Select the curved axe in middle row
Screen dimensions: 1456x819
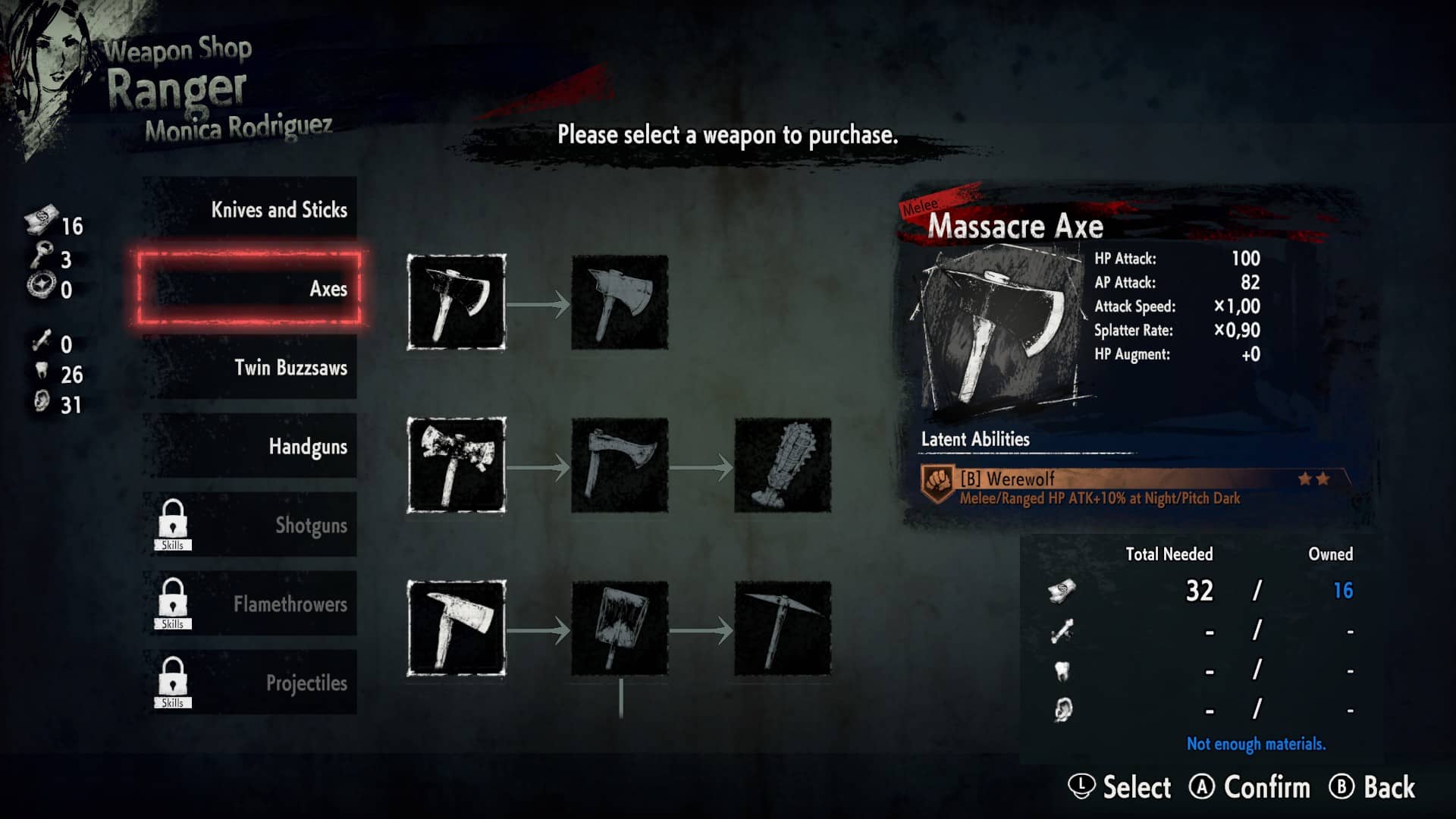pos(620,465)
